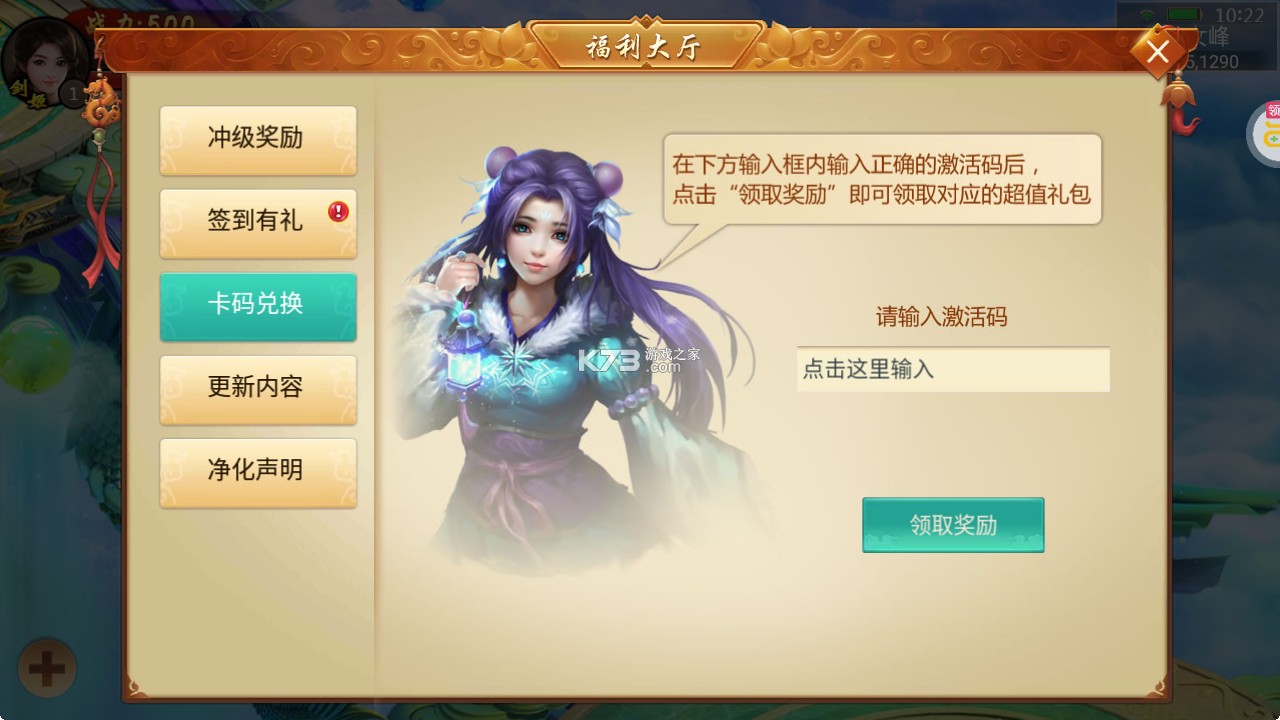Click the 福利大厅 title banner
The height and width of the screenshot is (720, 1280).
(647, 44)
